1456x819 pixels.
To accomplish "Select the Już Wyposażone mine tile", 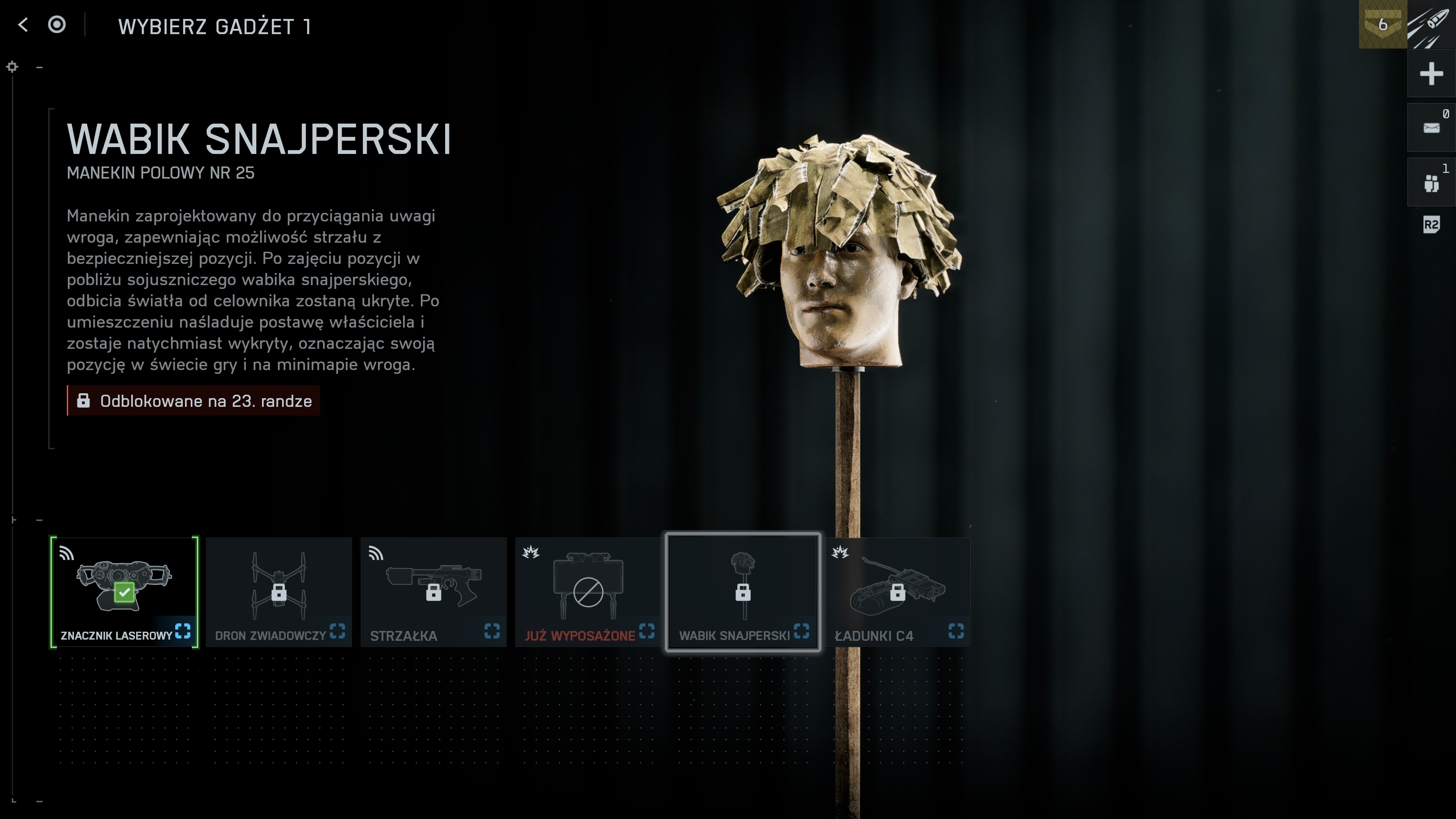I will pos(588,592).
